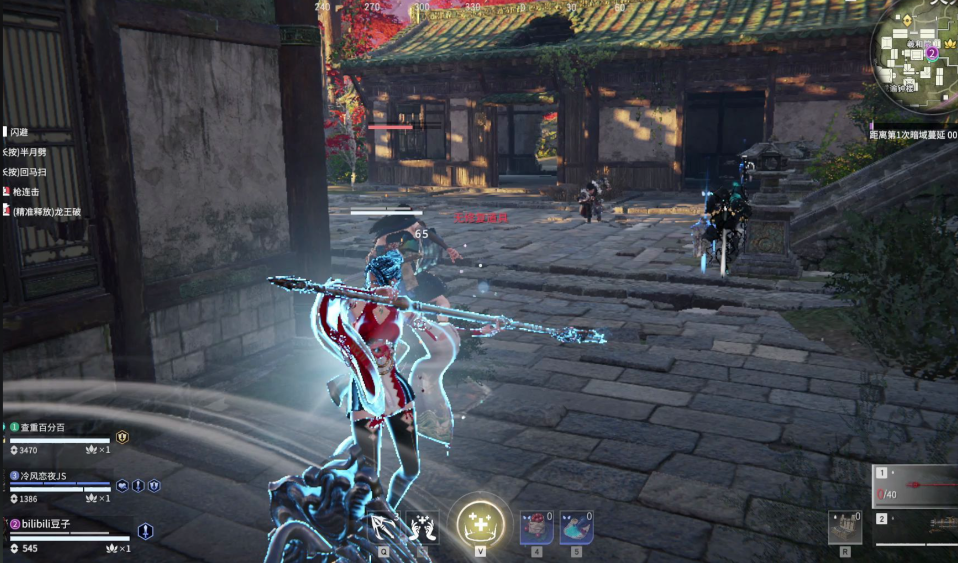Use the item slot above the R key
This screenshot has width=958, height=563.
tap(845, 526)
